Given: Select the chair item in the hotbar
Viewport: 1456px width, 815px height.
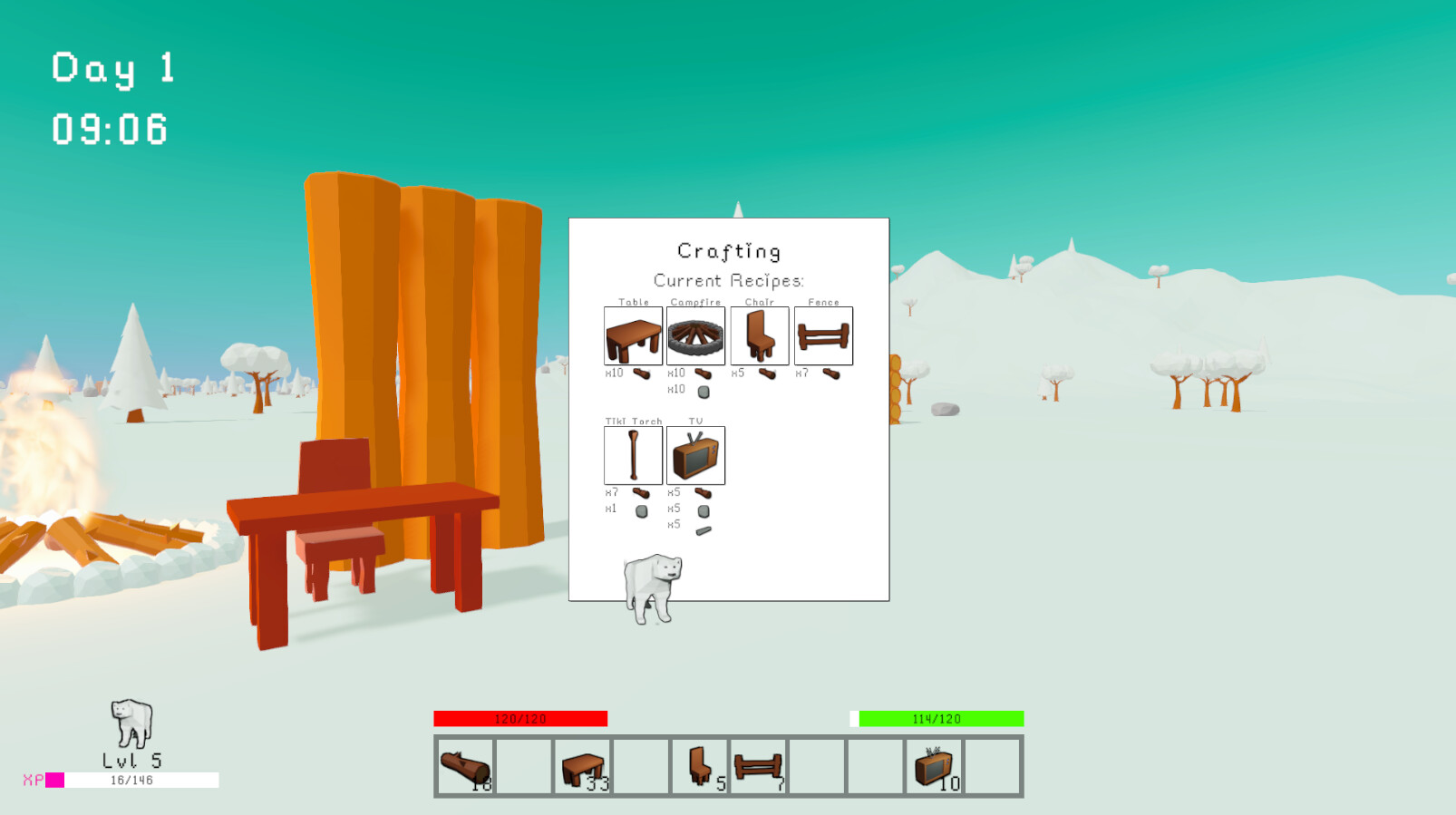Looking at the screenshot, I should click(x=698, y=765).
